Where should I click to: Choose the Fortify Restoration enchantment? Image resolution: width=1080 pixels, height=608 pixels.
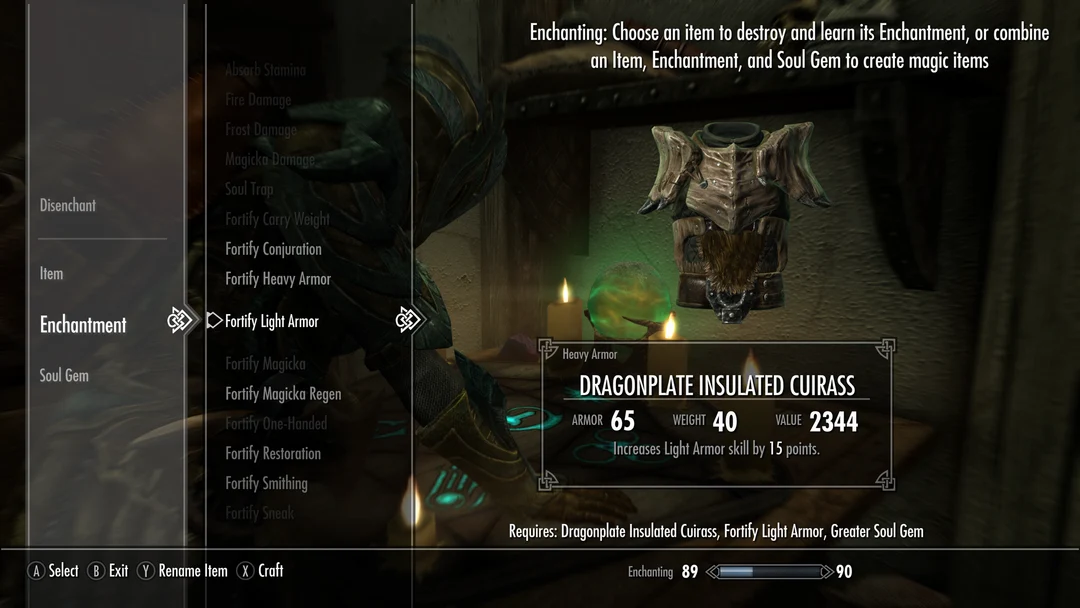(273, 453)
